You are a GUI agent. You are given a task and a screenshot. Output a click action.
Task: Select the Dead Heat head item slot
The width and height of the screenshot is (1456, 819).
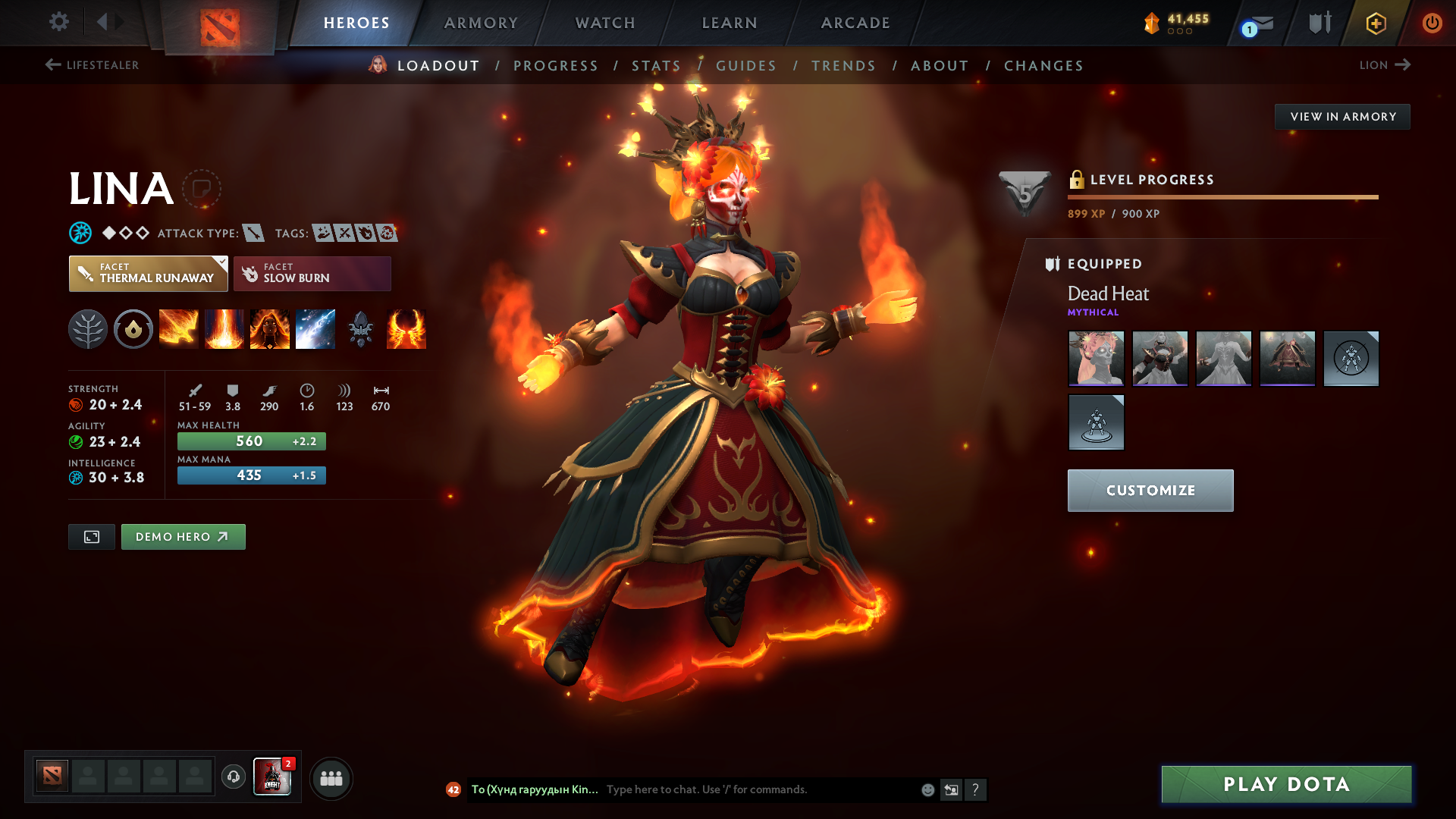[1096, 359]
